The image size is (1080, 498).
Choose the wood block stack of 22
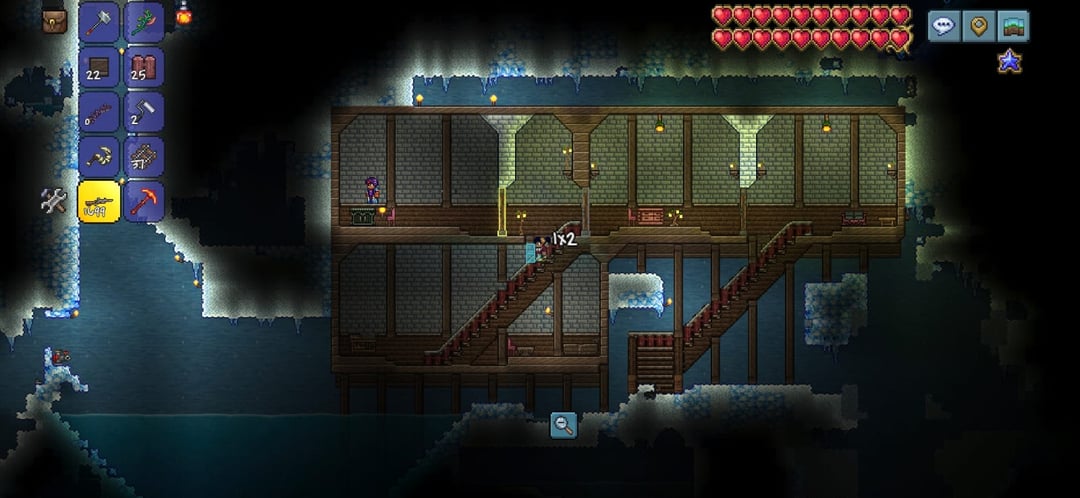[99, 67]
